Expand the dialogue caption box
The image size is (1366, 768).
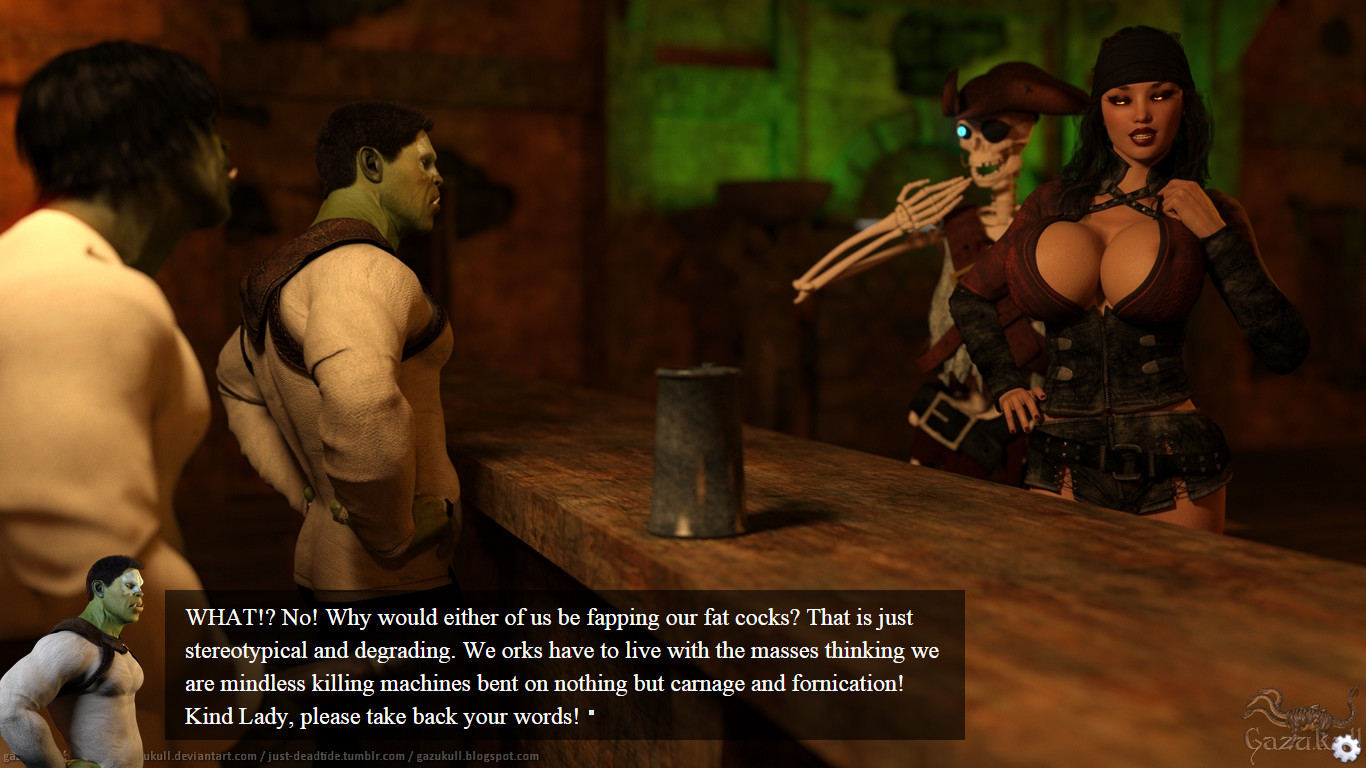pos(560,665)
